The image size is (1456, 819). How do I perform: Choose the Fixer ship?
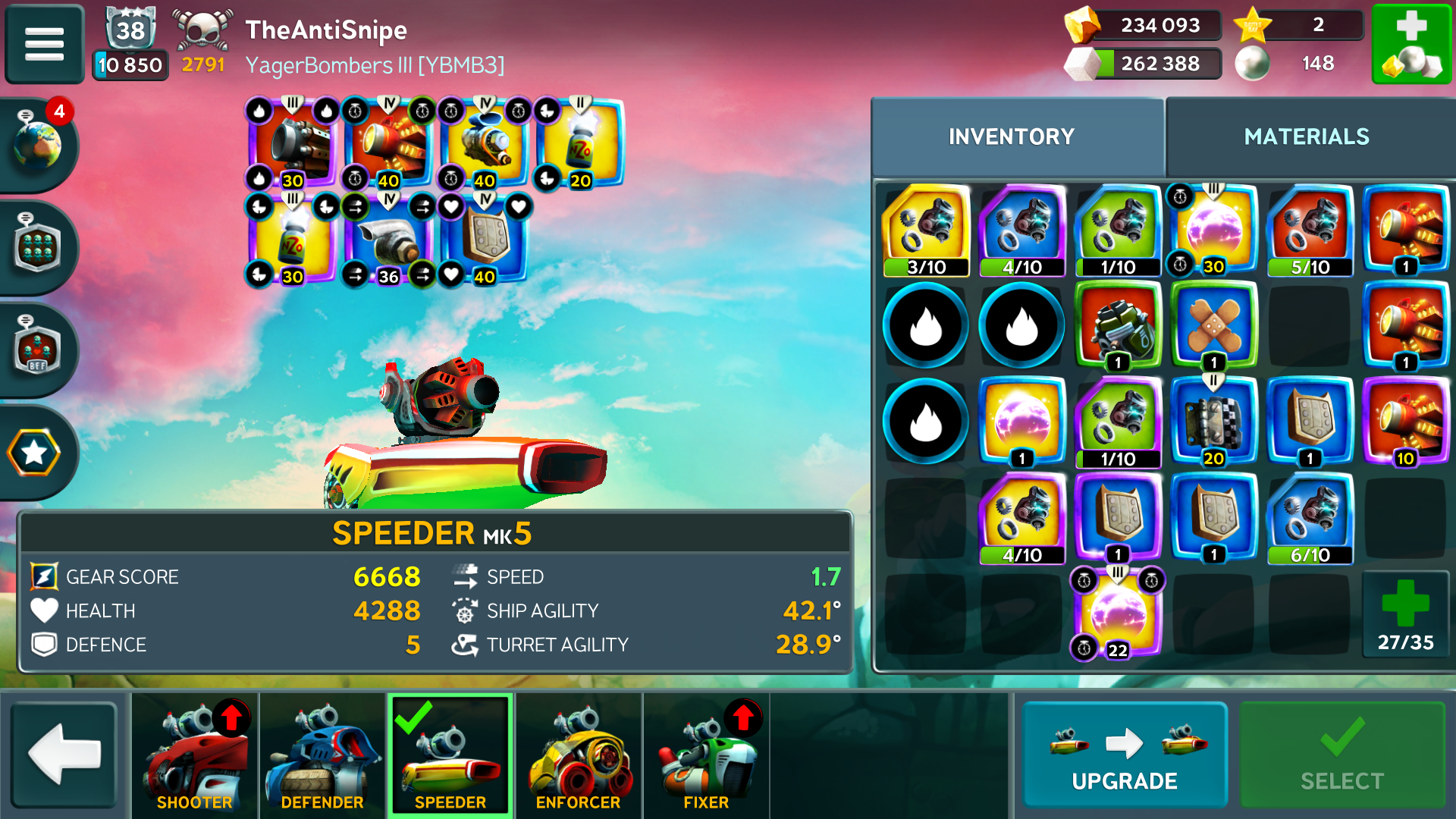[x=705, y=755]
